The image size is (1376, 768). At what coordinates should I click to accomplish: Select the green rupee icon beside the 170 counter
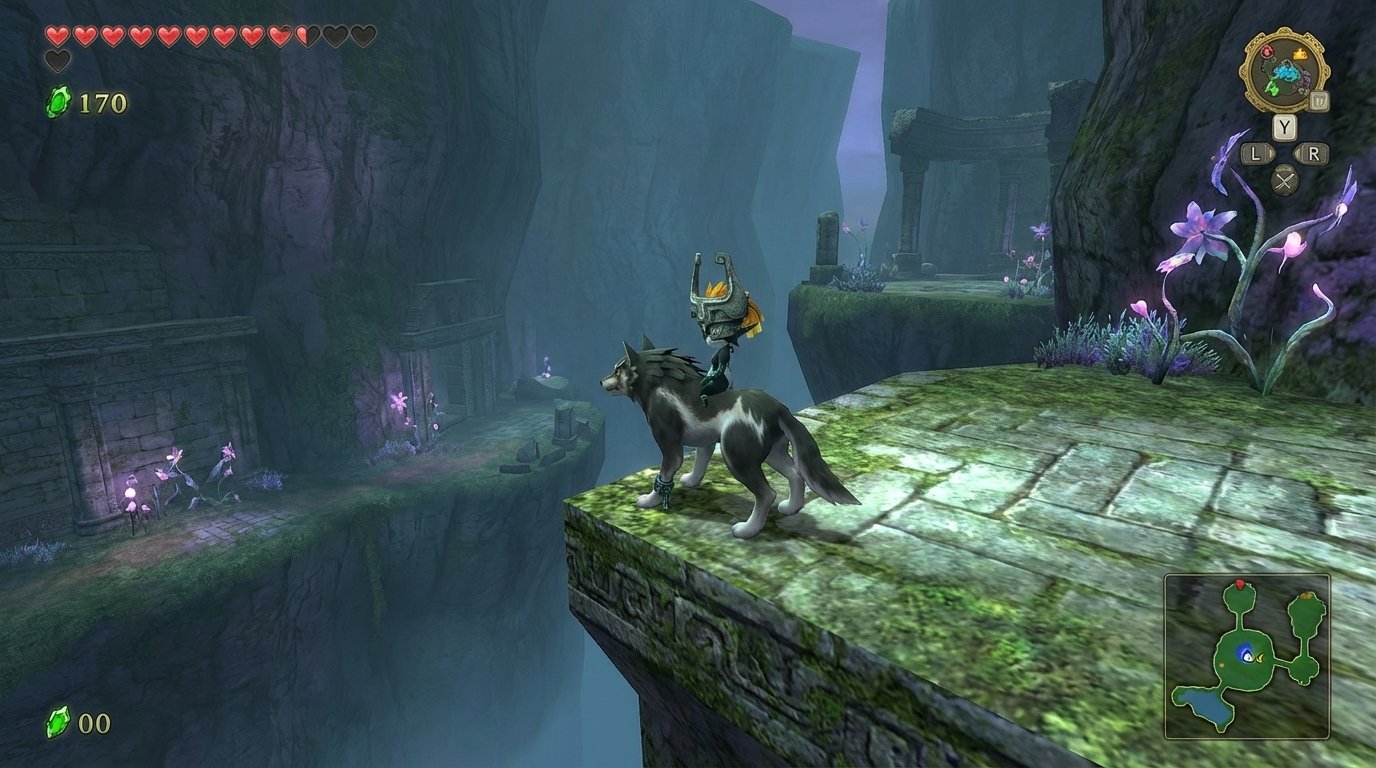coord(56,101)
